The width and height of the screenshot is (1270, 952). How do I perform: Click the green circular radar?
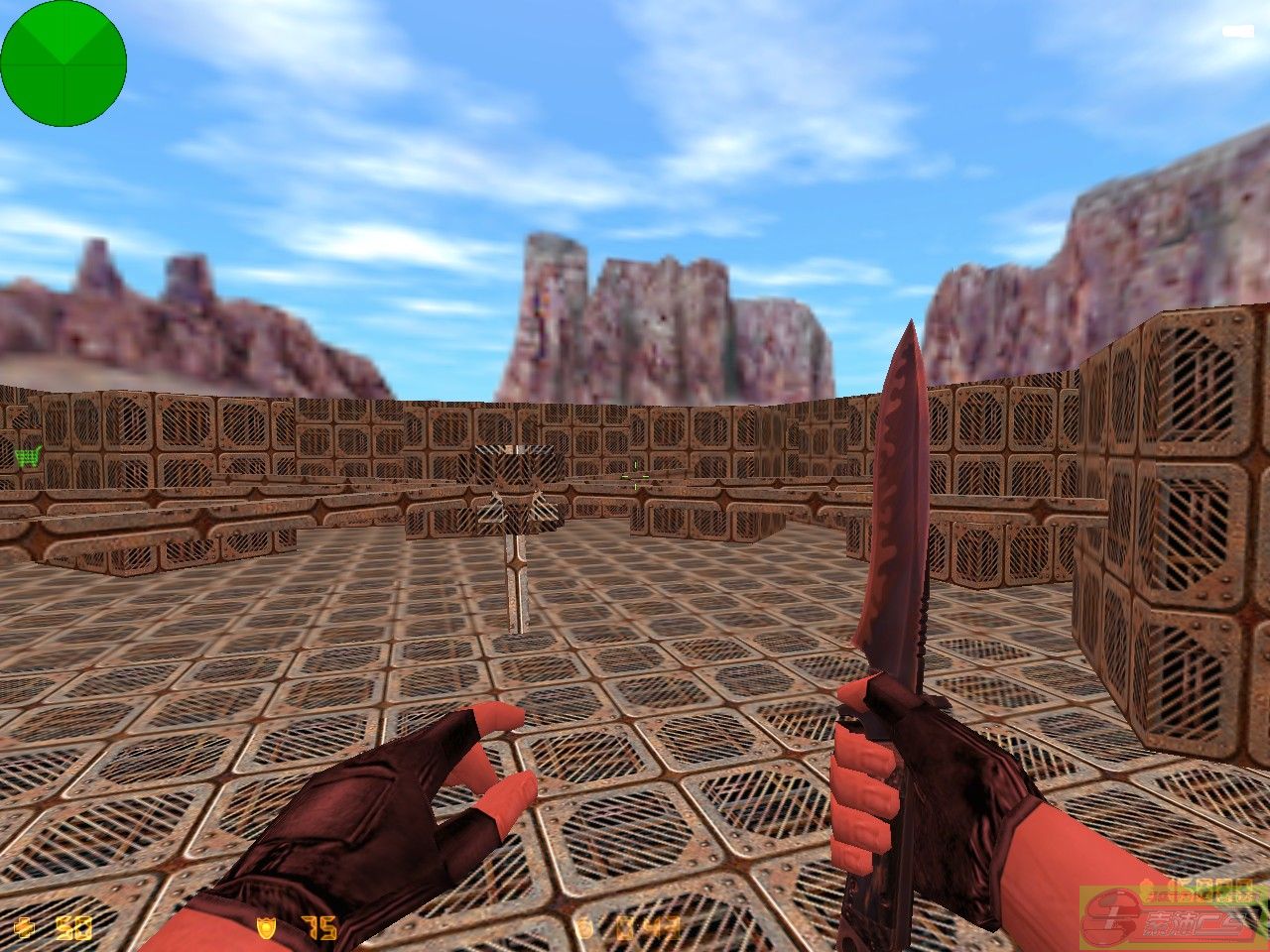coord(63,63)
